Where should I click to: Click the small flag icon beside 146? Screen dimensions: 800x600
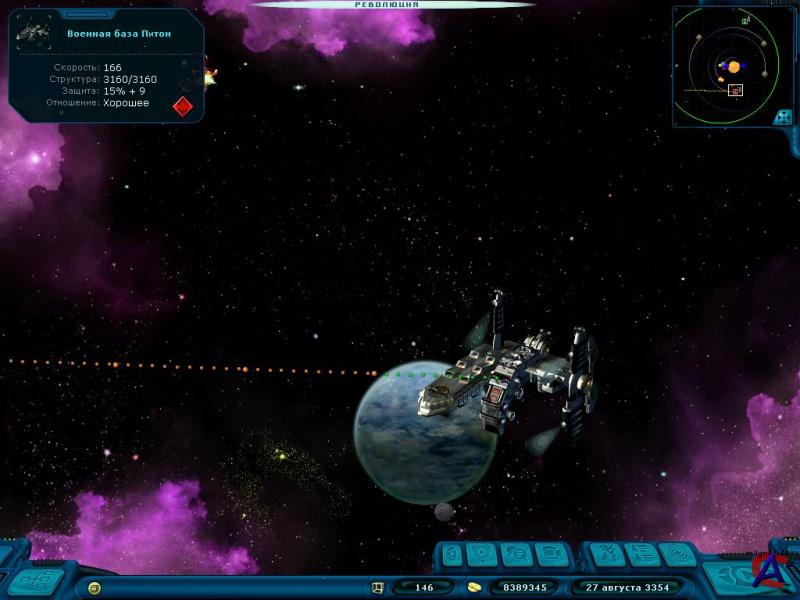pyautogui.click(x=378, y=588)
